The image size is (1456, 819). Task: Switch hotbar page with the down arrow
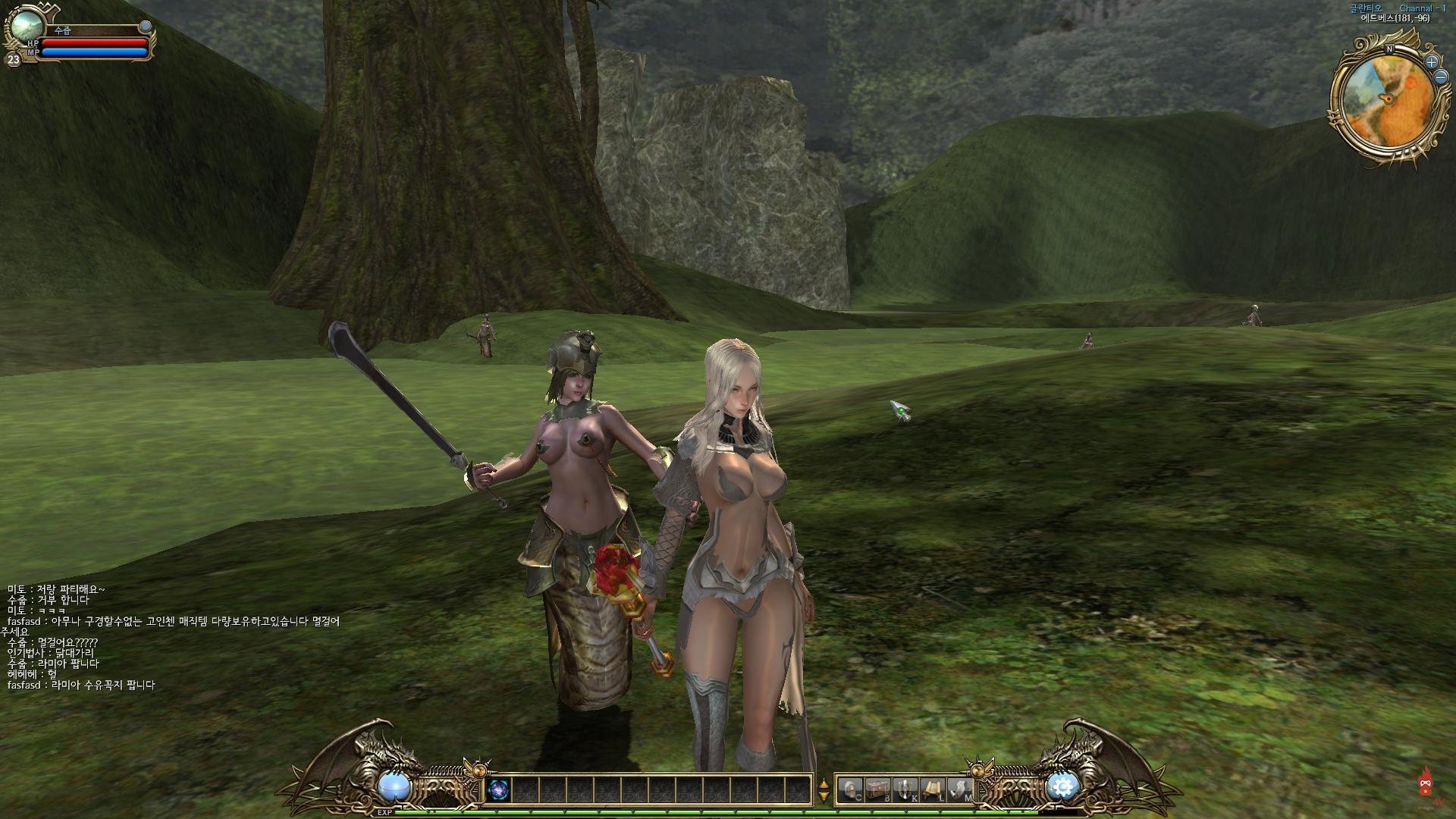[824, 796]
